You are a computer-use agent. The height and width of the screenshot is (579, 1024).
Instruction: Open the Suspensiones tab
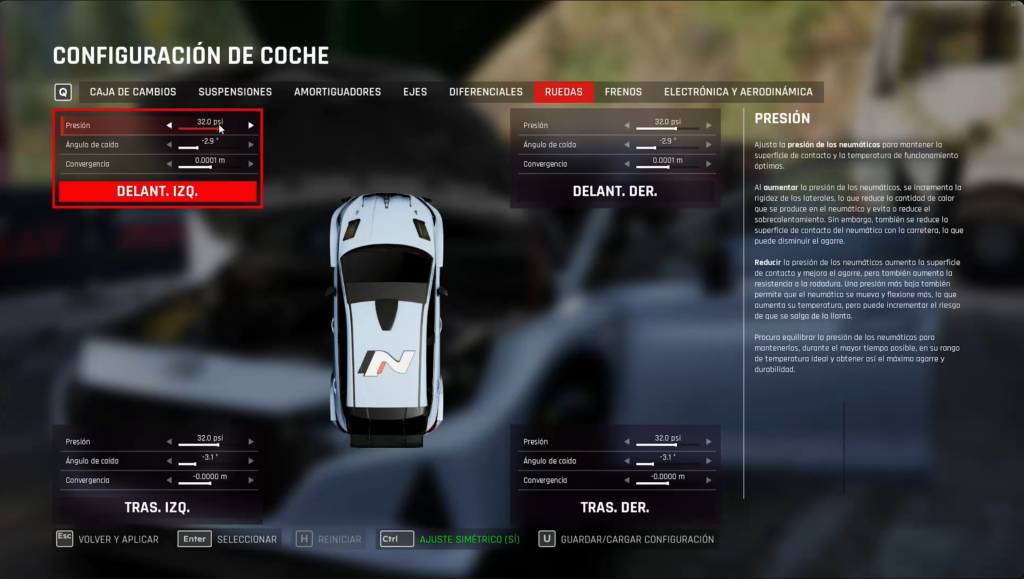tap(235, 92)
